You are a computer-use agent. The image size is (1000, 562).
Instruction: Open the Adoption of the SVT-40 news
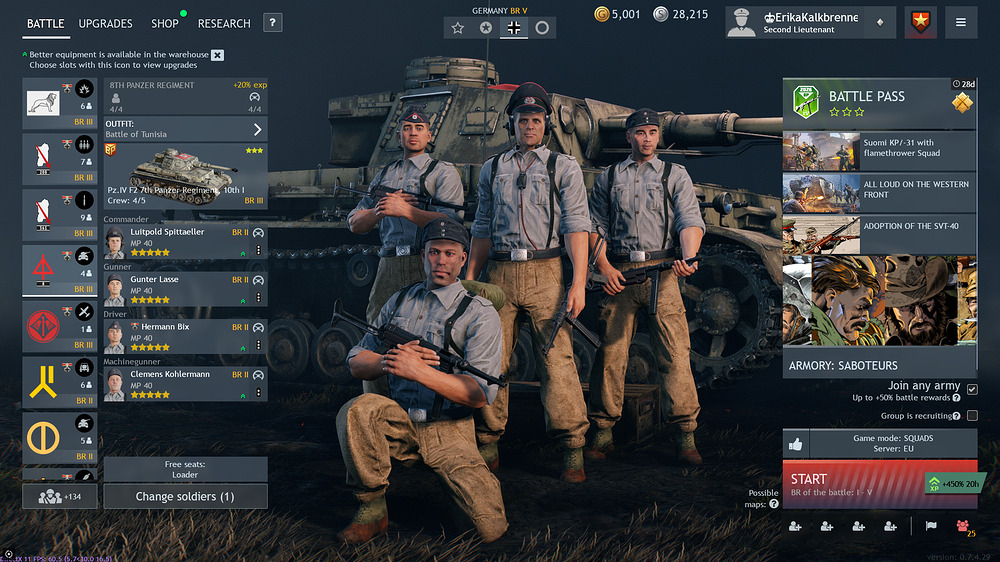point(879,234)
